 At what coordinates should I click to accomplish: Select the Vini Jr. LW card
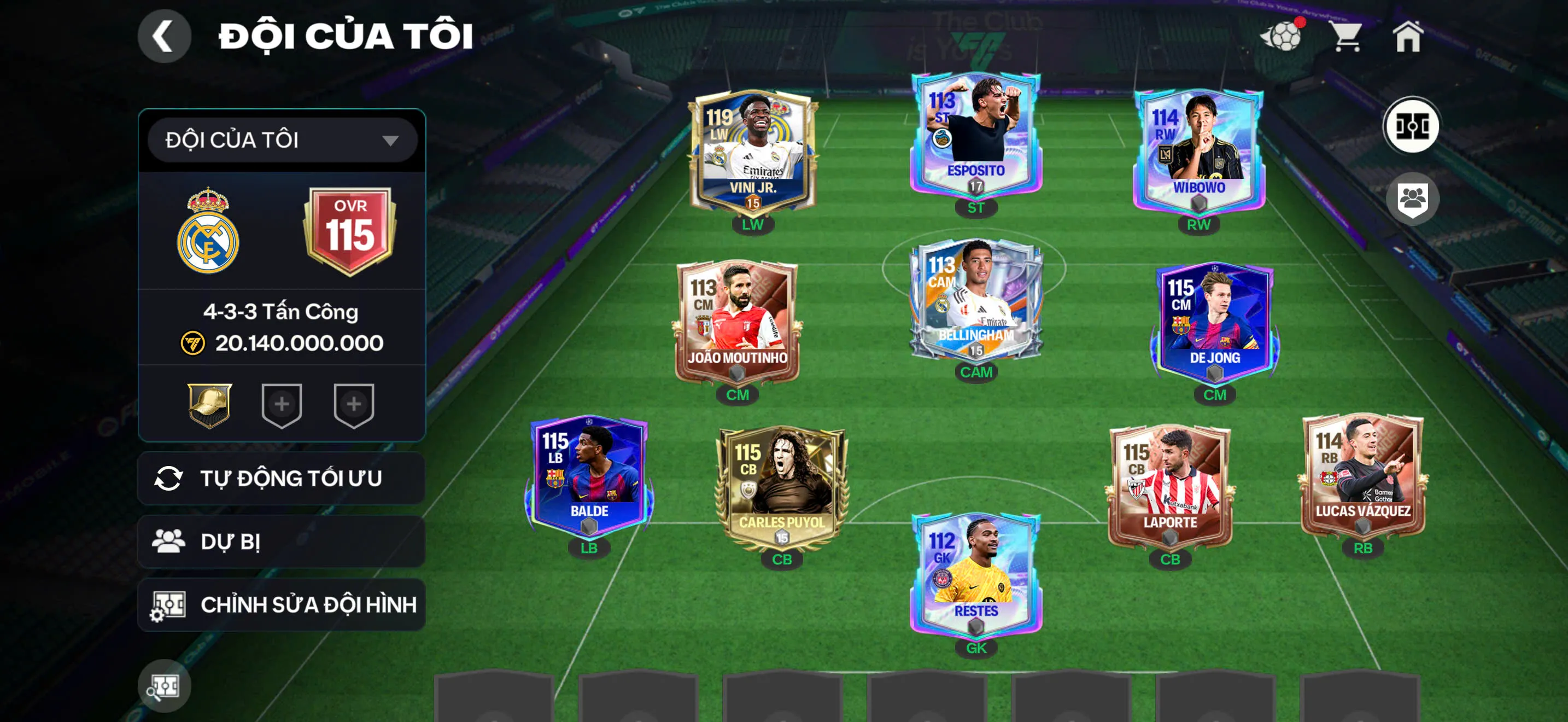[x=752, y=152]
